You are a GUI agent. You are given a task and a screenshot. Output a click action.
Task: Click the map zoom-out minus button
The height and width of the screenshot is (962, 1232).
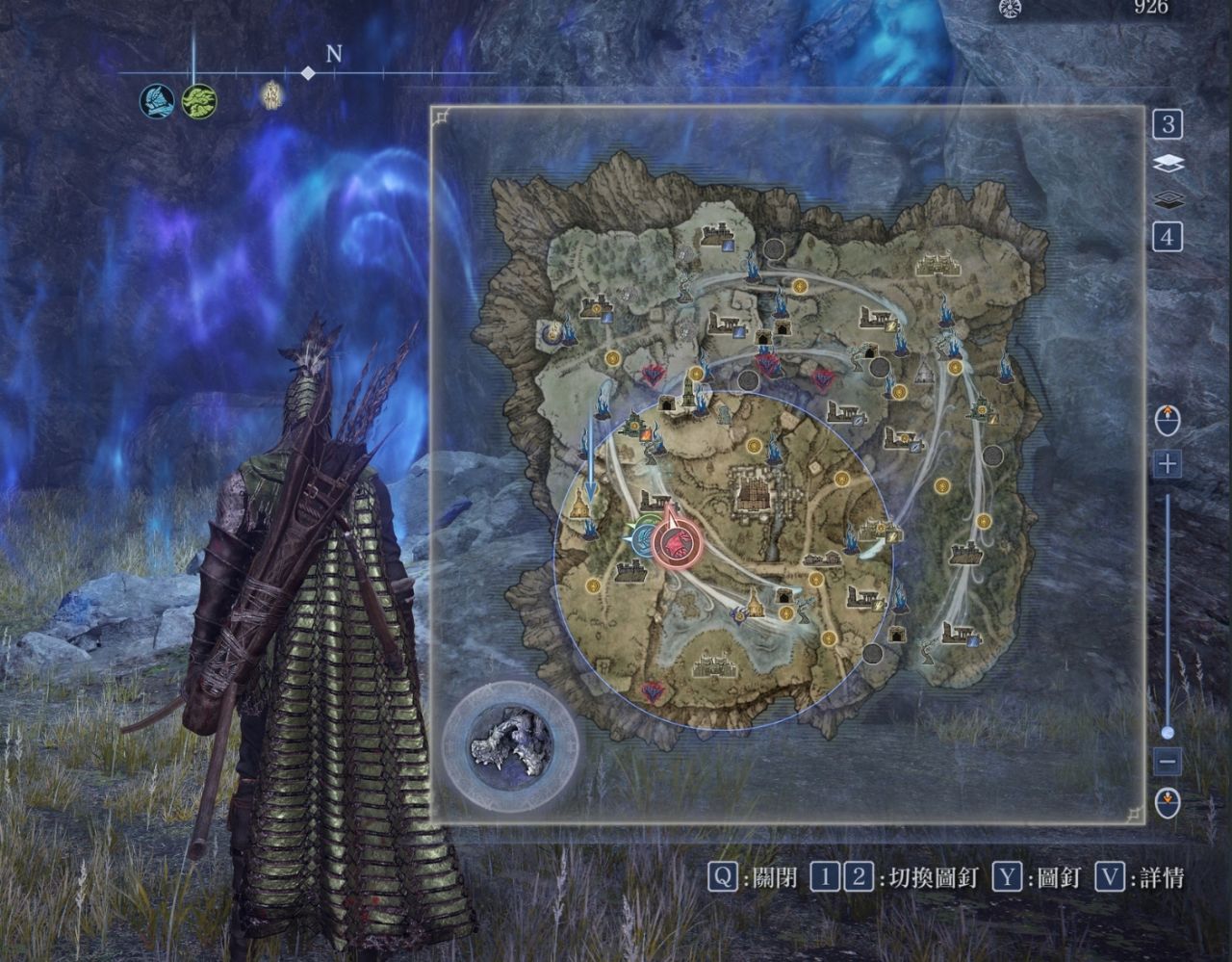point(1168,762)
